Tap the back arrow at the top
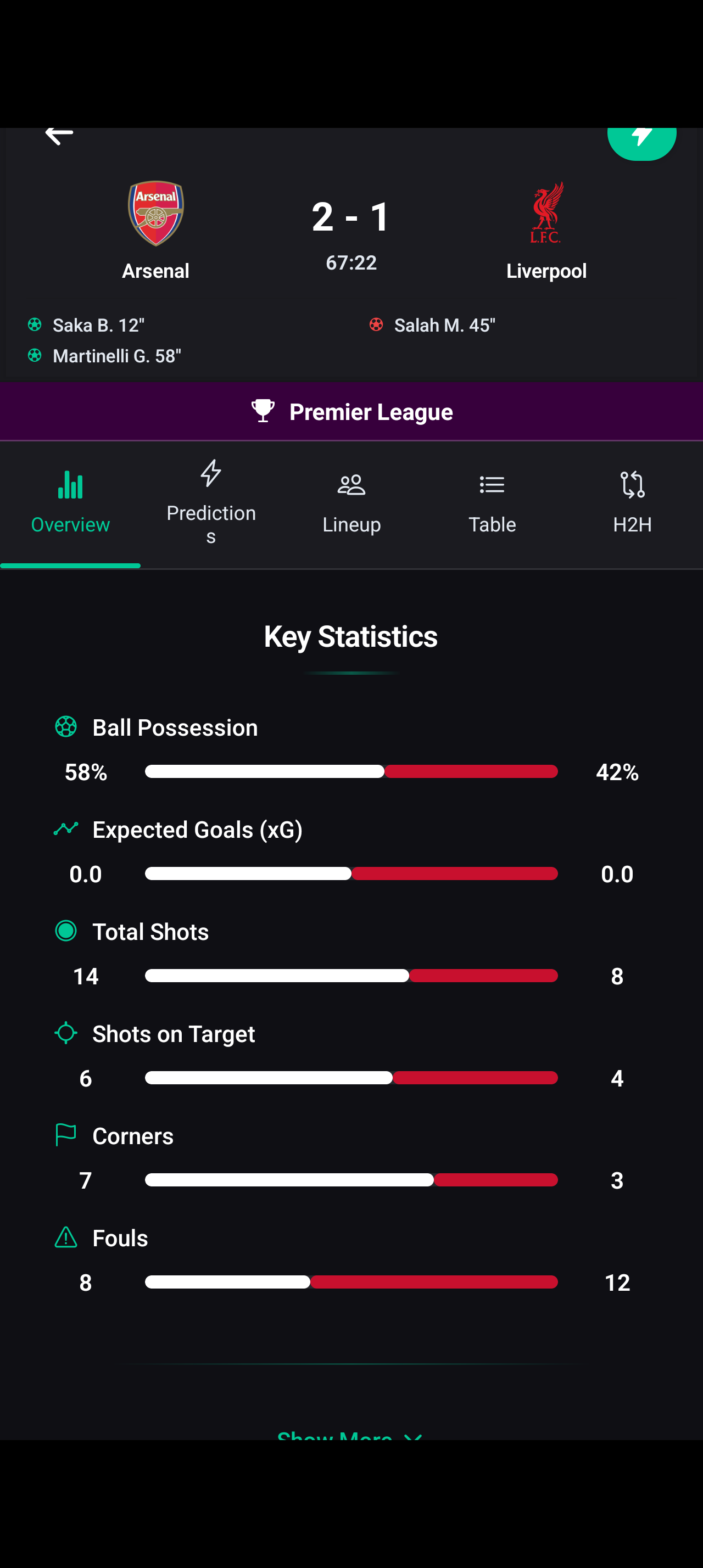 pyautogui.click(x=58, y=135)
